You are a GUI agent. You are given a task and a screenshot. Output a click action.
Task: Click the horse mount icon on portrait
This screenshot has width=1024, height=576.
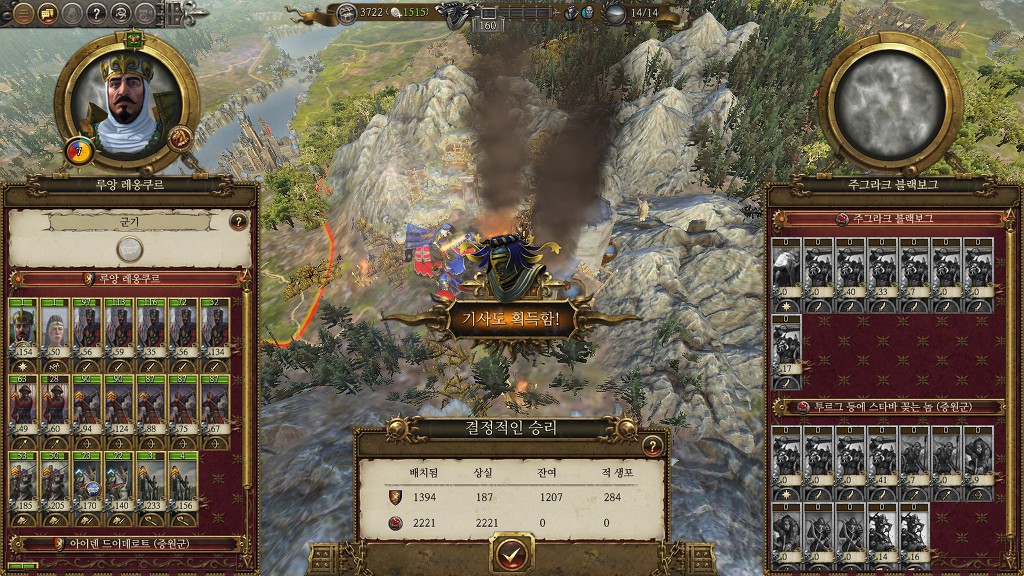(x=181, y=138)
